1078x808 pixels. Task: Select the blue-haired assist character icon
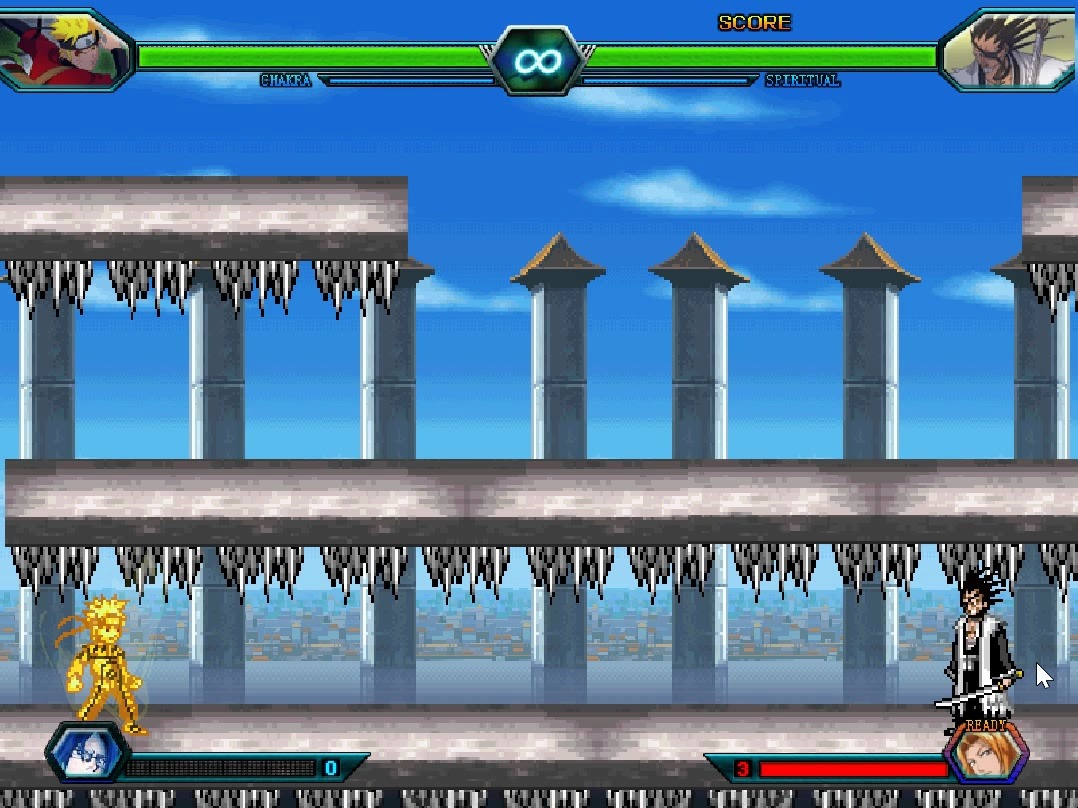click(85, 754)
